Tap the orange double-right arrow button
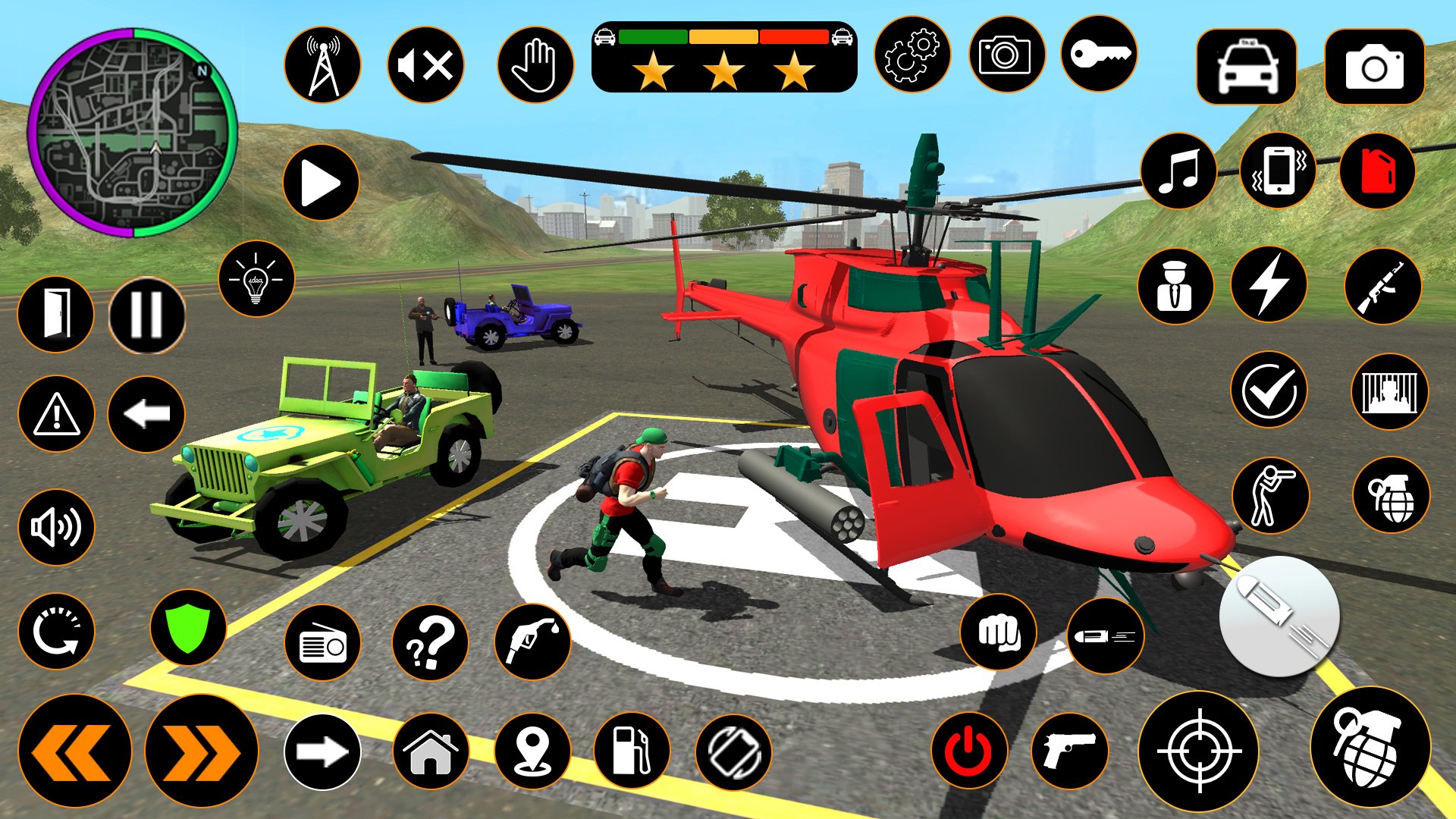1456x819 pixels. pos(202,751)
